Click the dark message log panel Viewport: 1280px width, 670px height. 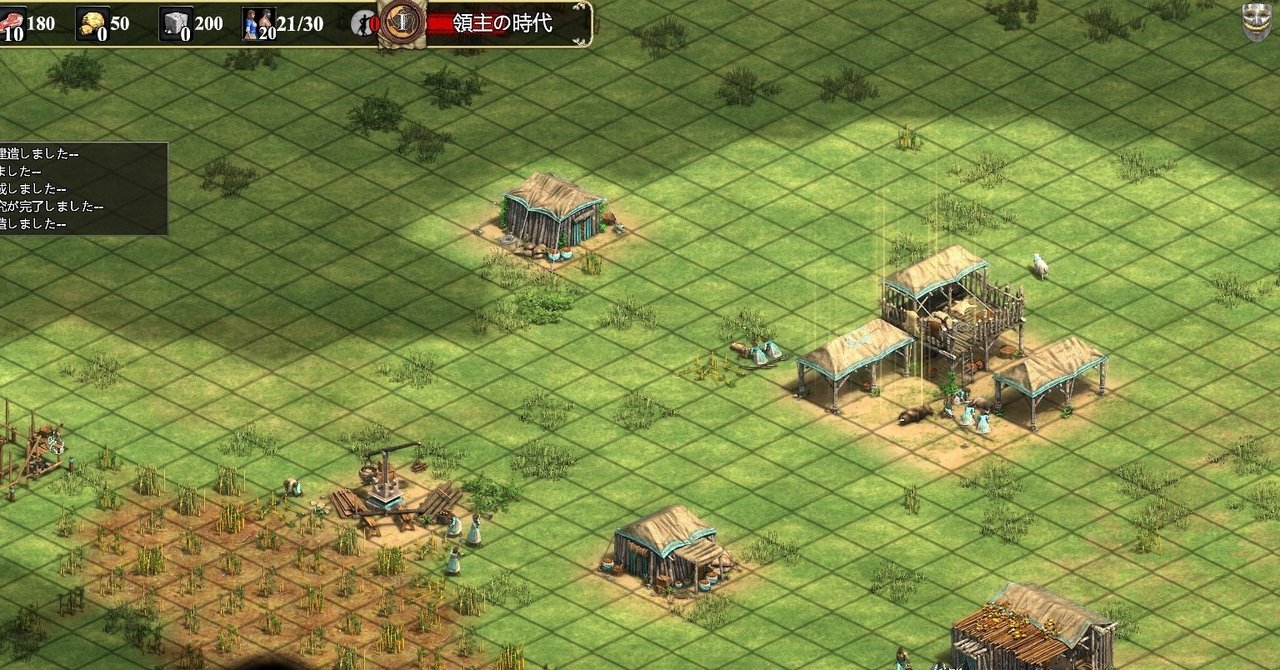point(83,188)
